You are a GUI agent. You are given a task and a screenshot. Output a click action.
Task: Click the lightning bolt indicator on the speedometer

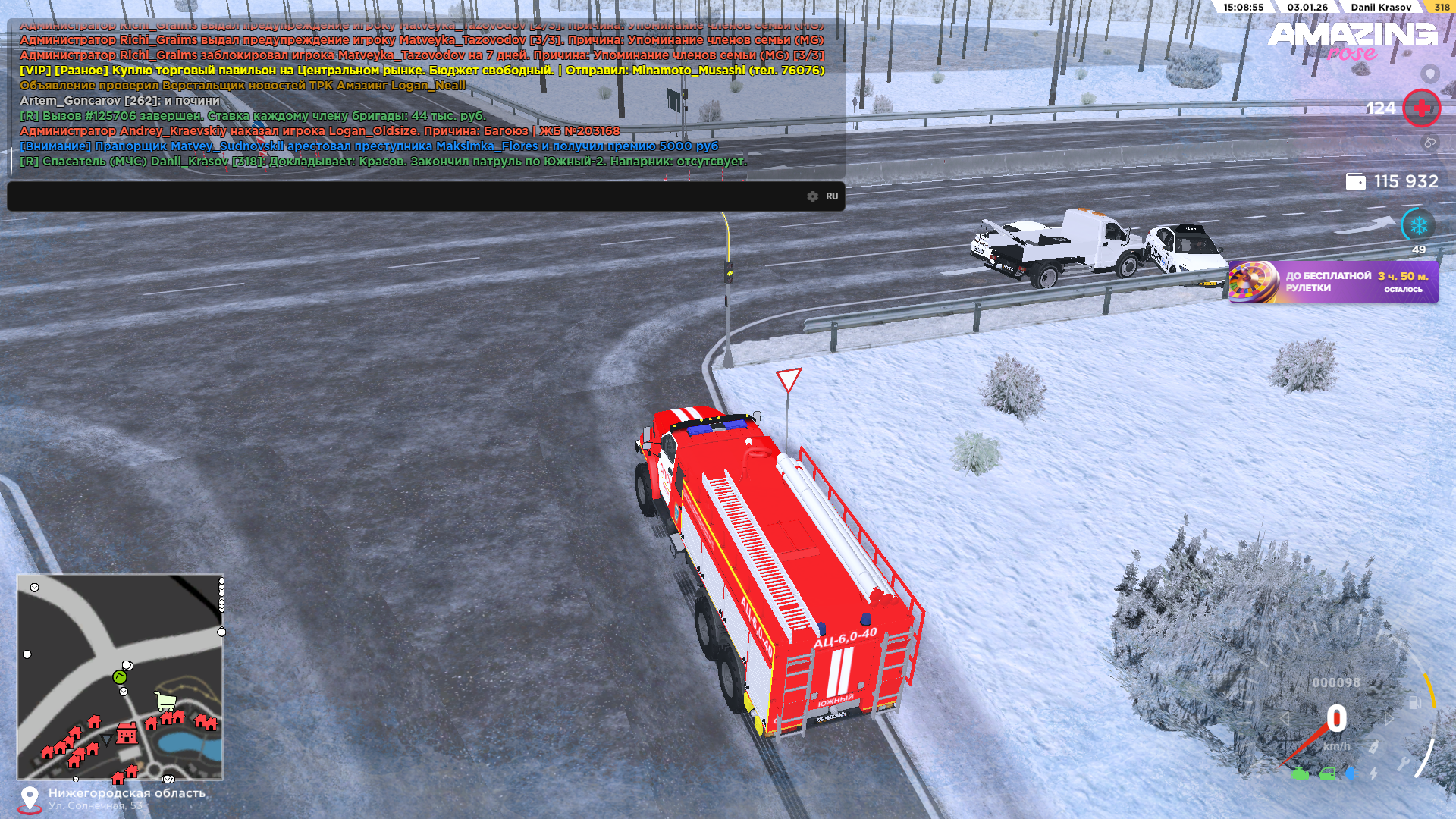tap(1373, 774)
